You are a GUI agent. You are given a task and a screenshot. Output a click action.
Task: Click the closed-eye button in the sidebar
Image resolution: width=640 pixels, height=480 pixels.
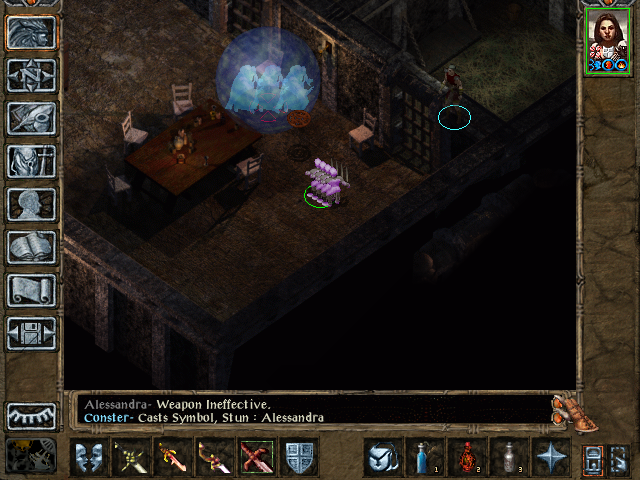(31, 415)
